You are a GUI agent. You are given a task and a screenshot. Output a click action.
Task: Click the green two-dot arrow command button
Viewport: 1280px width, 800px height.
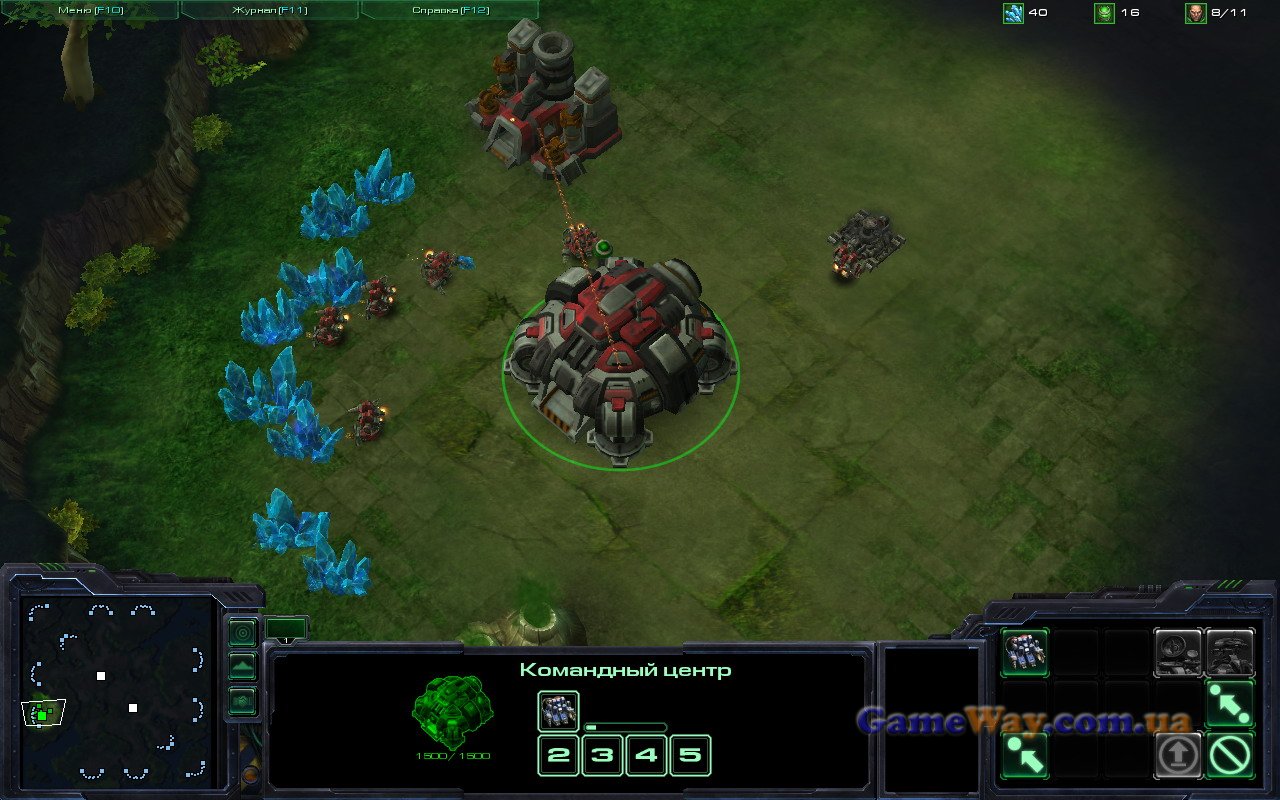tap(1230, 704)
